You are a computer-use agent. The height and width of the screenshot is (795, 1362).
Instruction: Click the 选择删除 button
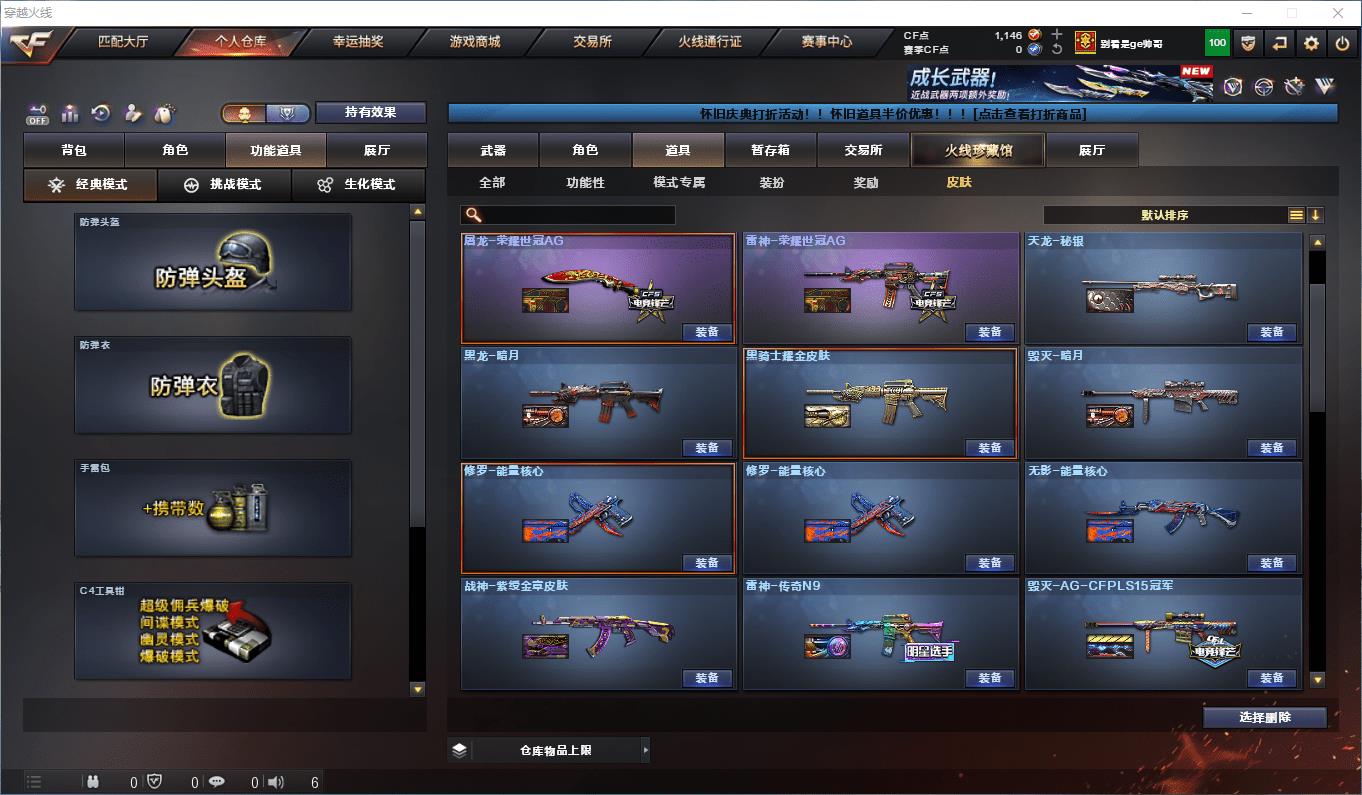coord(1264,717)
